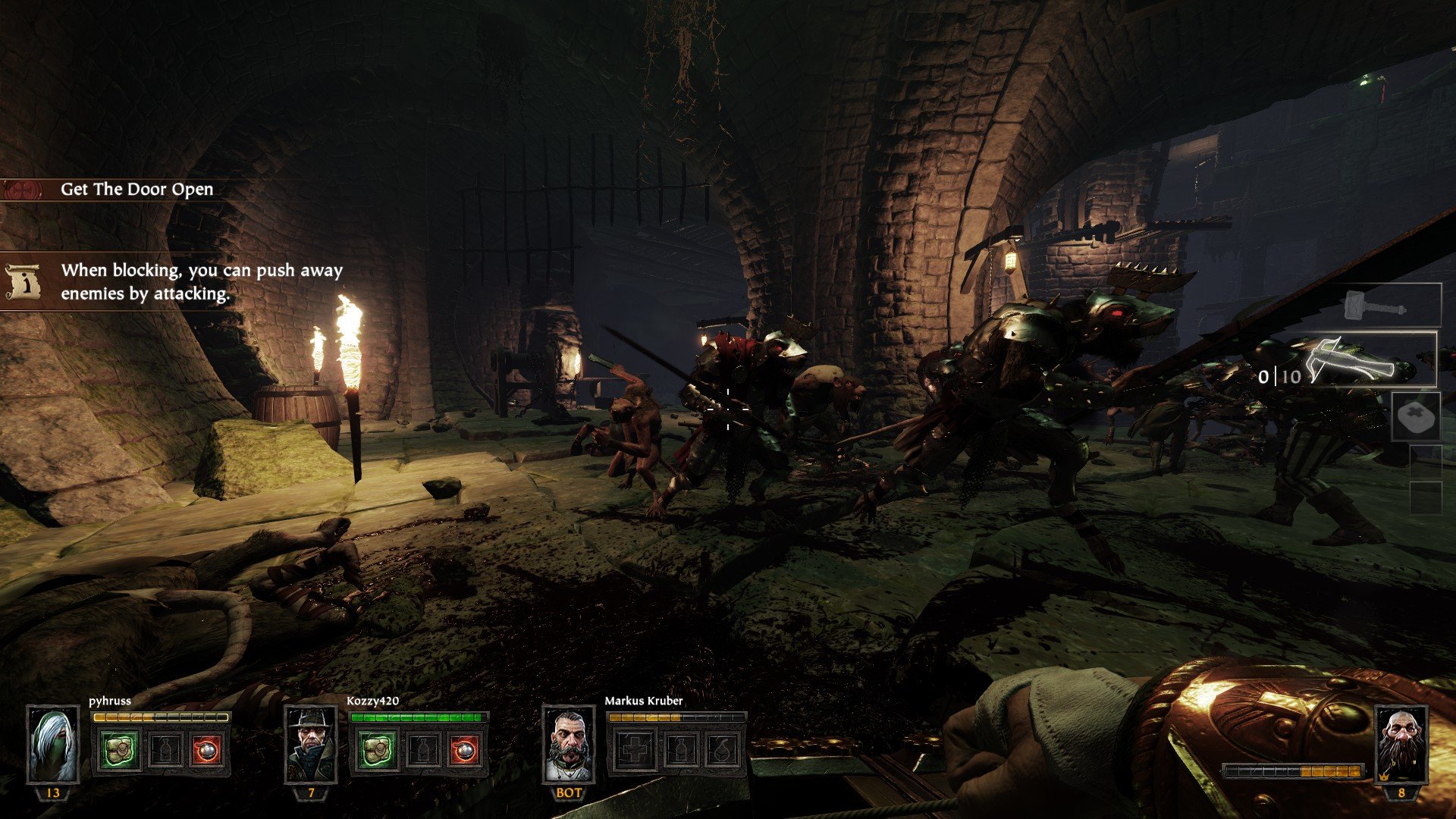The width and height of the screenshot is (1456, 819).
Task: Click the Get The Door Open objective
Action: (136, 190)
